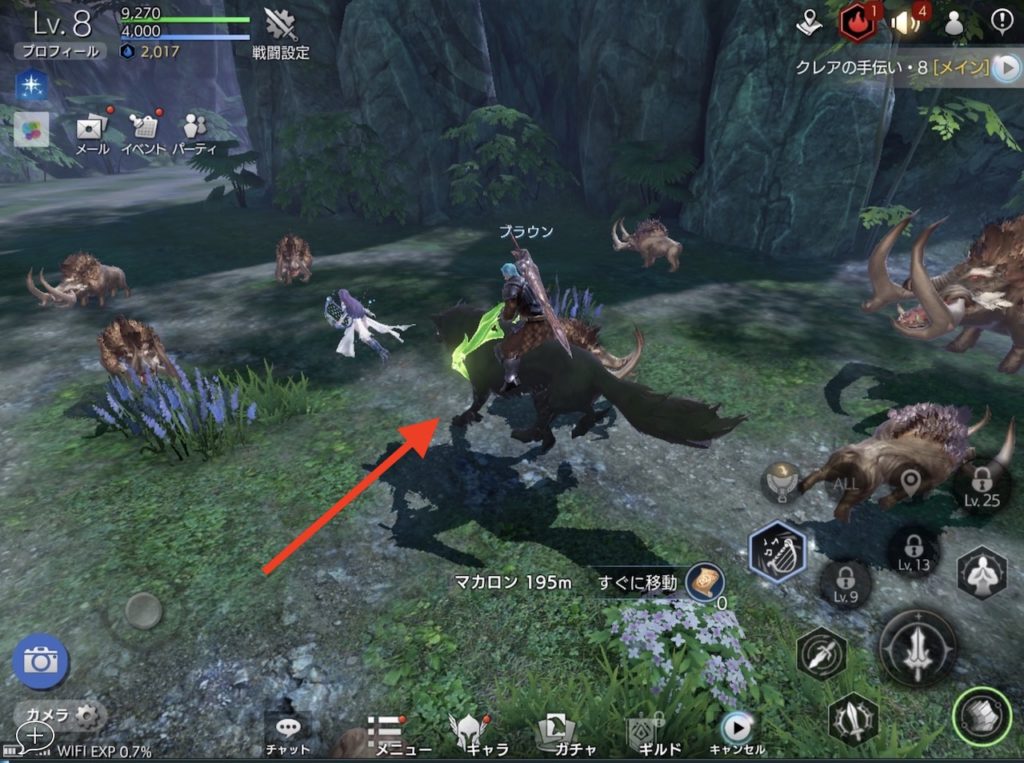
Task: Tap the red flame notification icon
Action: [x=858, y=22]
